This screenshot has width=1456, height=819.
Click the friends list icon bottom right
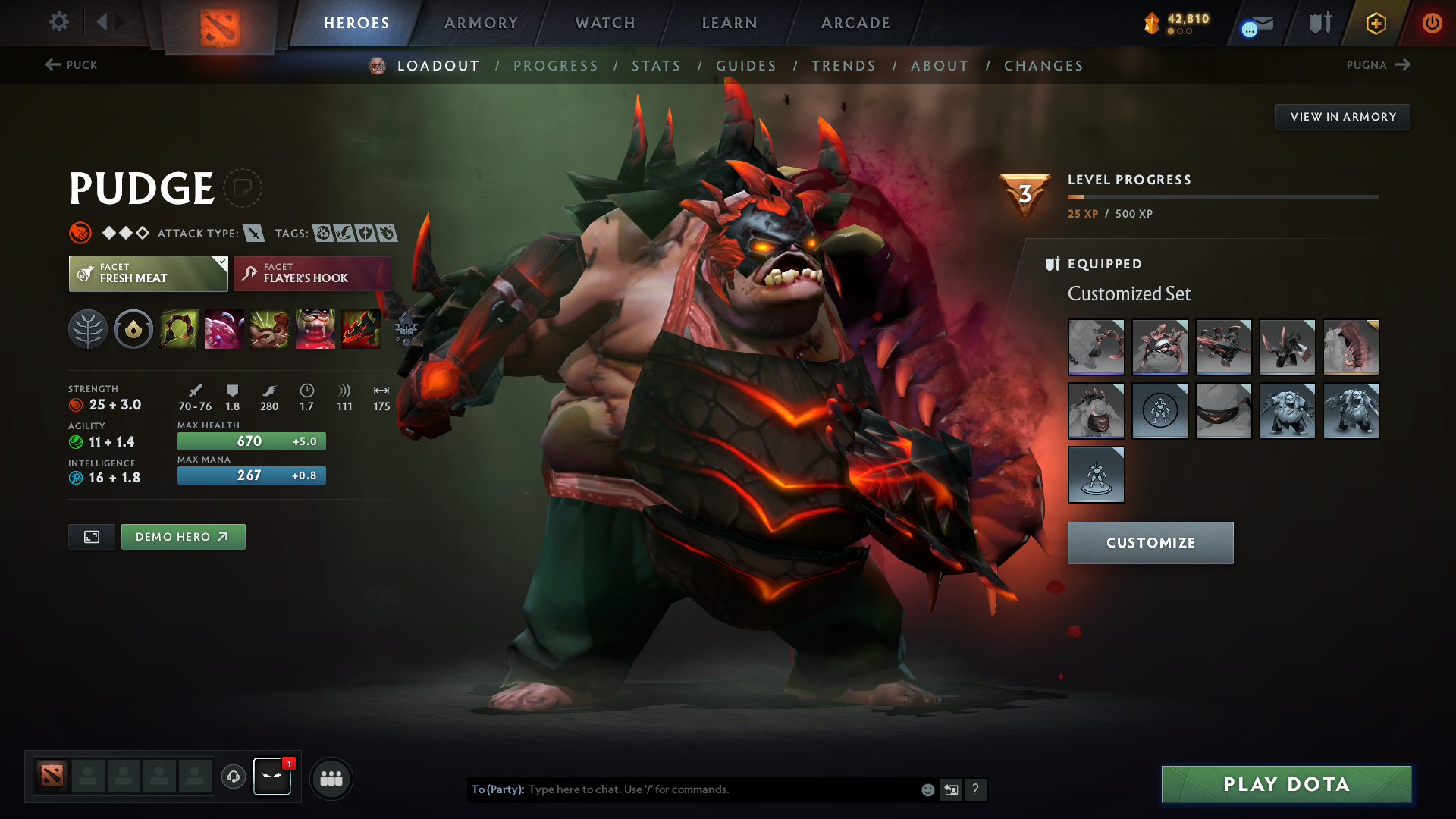331,777
